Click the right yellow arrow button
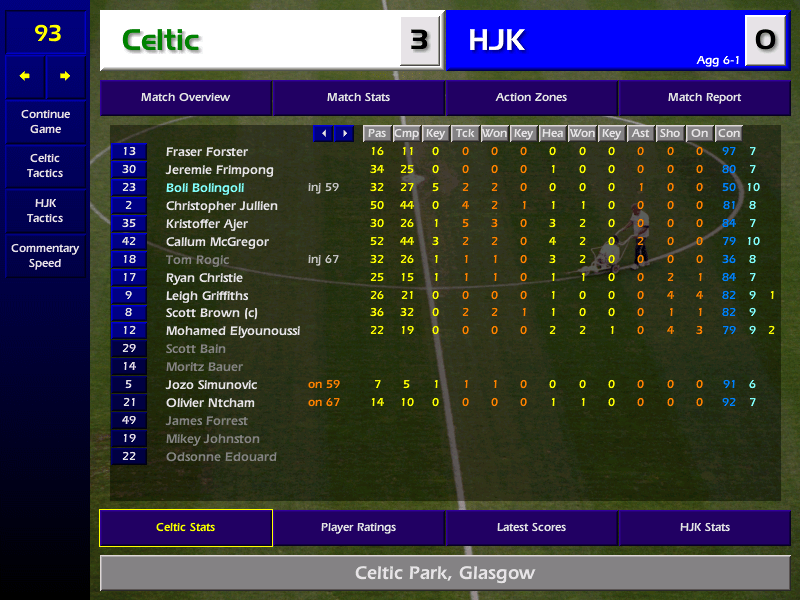This screenshot has height=600, width=800. pyautogui.click(x=65, y=76)
